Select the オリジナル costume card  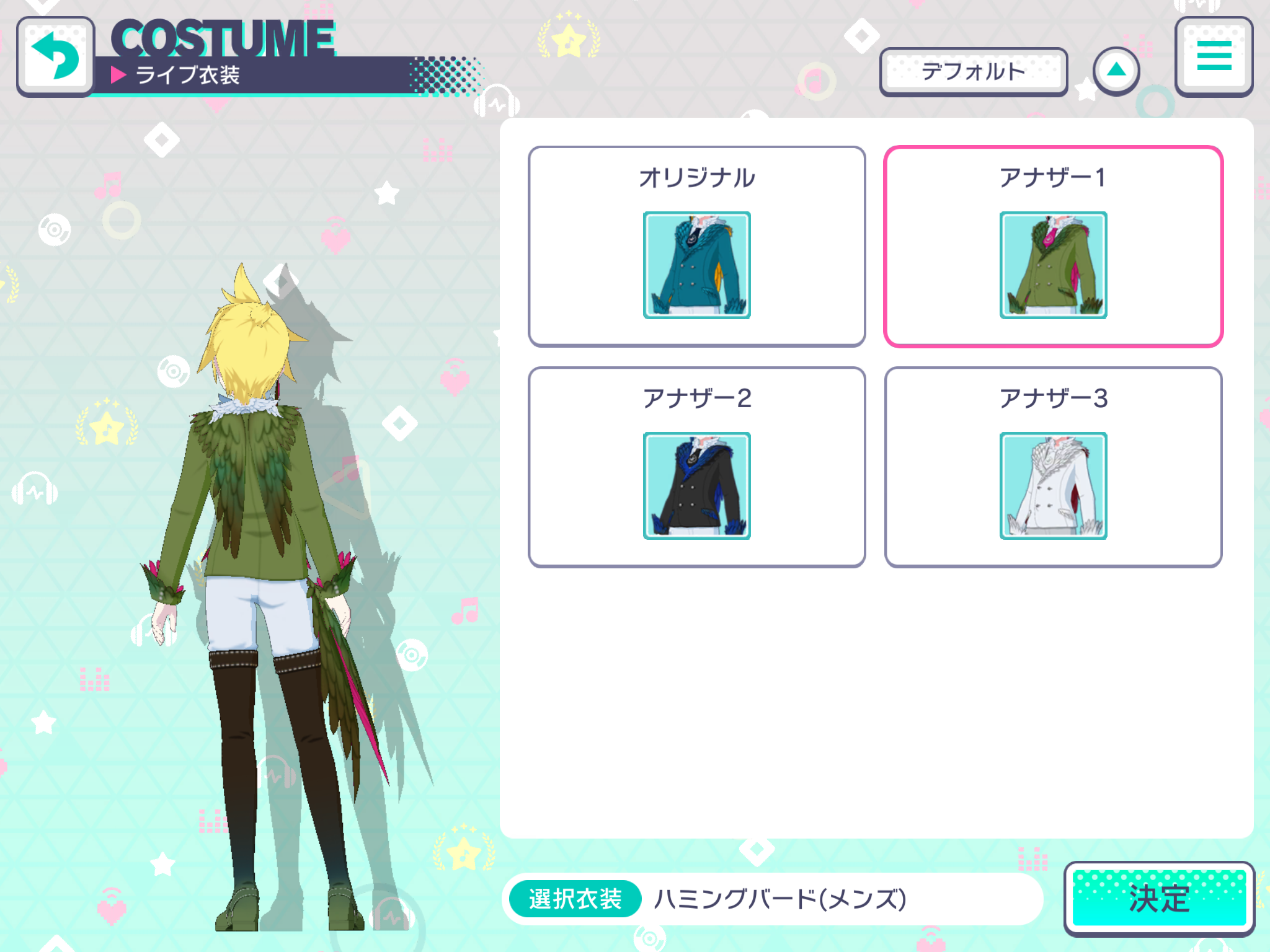[x=697, y=245]
